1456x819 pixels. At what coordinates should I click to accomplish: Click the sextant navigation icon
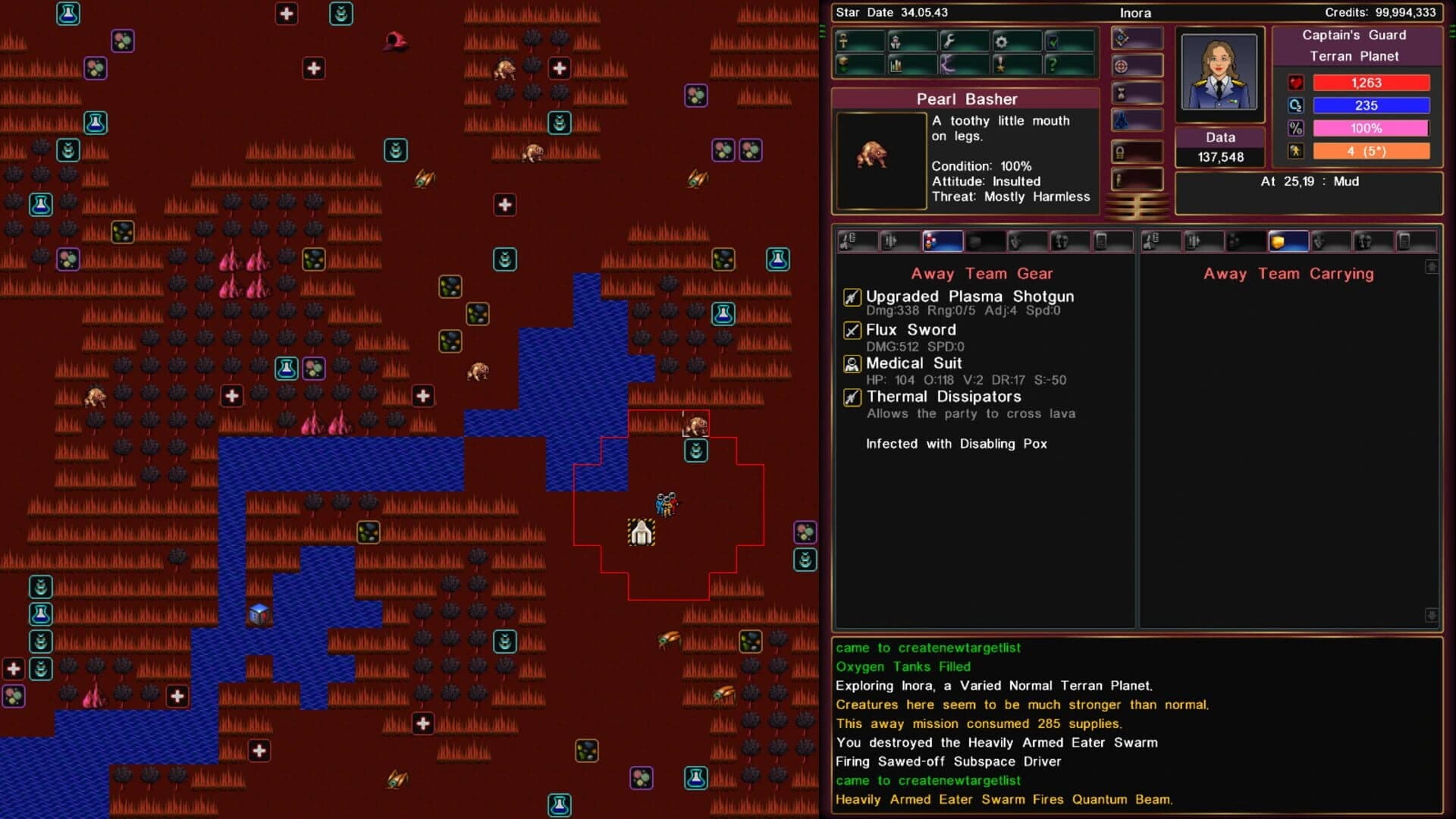(x=1122, y=38)
